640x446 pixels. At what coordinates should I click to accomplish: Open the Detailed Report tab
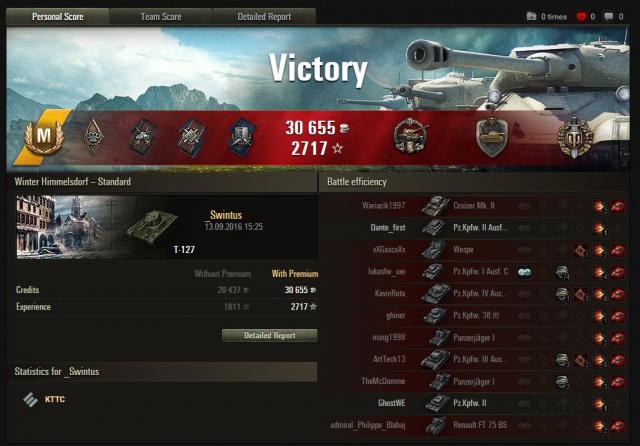click(265, 17)
